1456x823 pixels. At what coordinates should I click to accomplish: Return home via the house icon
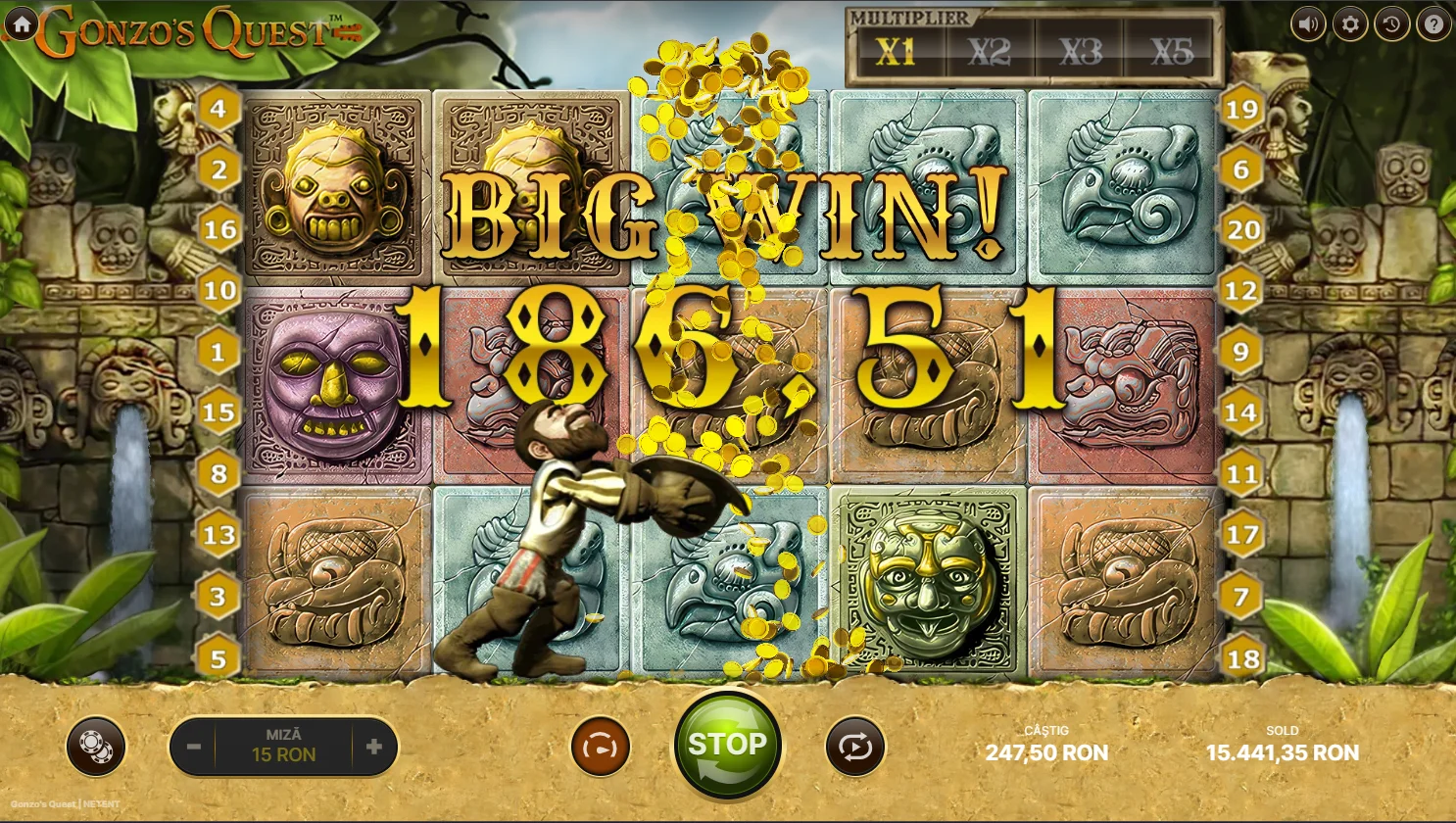click(x=22, y=24)
